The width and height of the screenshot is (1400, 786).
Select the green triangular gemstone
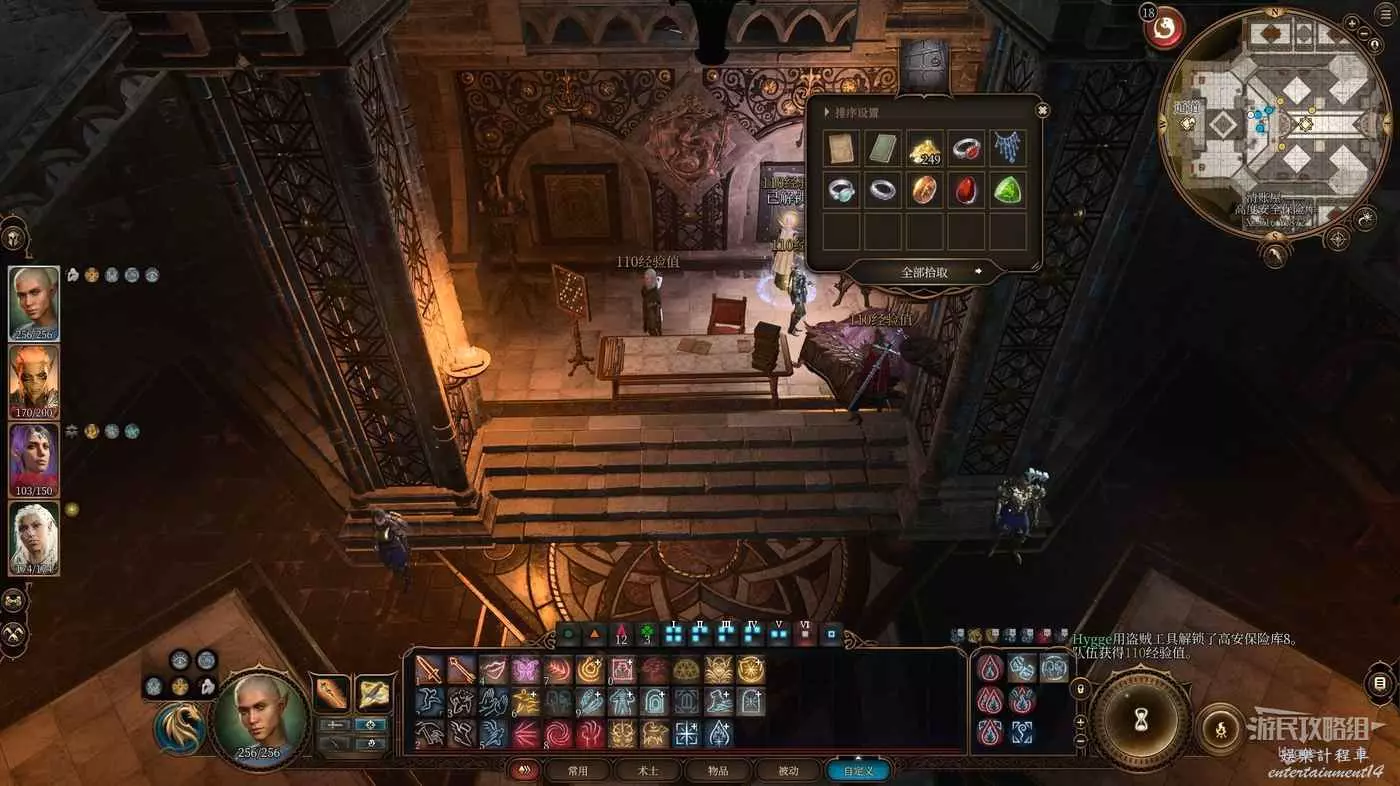pyautogui.click(x=1008, y=190)
